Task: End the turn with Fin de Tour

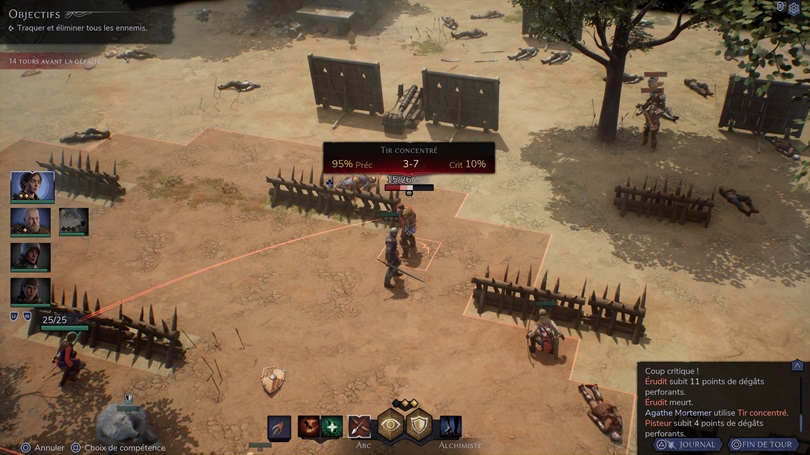Action: (762, 444)
